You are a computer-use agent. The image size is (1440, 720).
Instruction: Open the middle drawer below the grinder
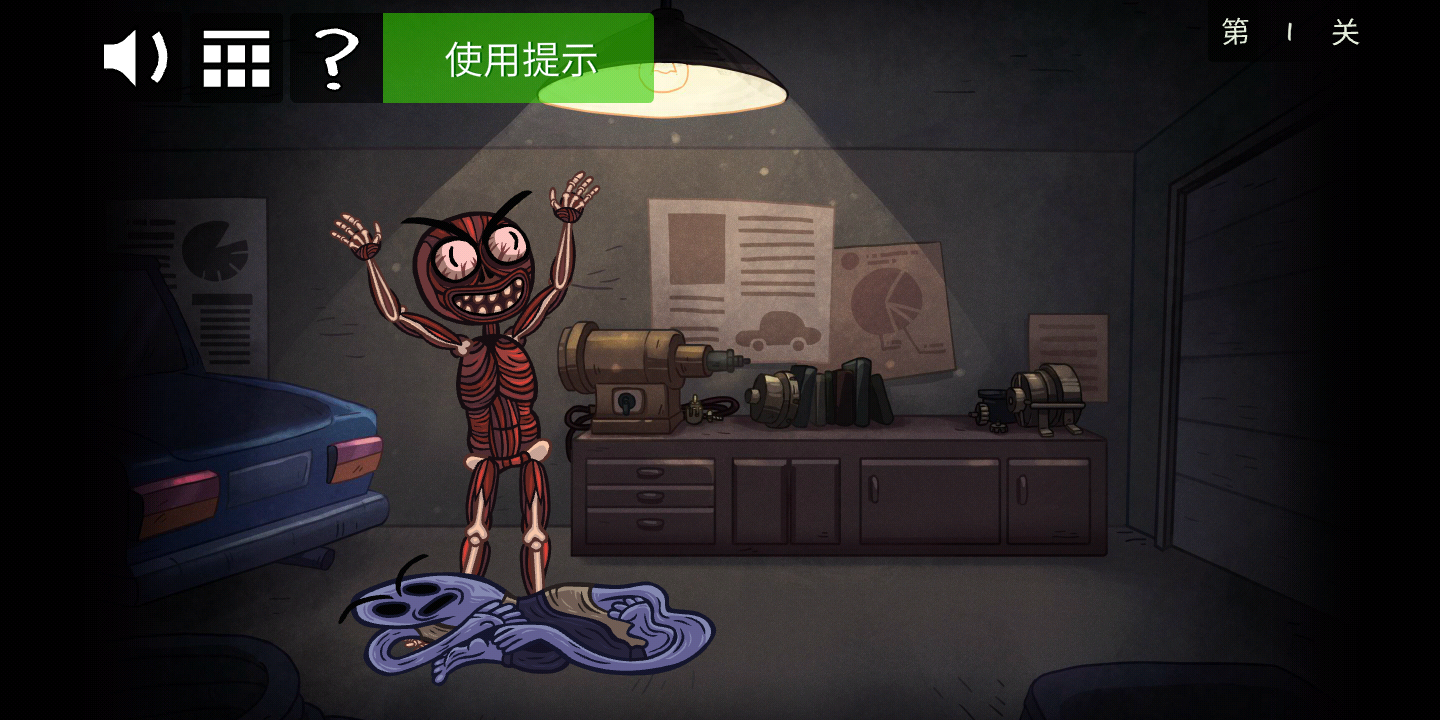(648, 495)
